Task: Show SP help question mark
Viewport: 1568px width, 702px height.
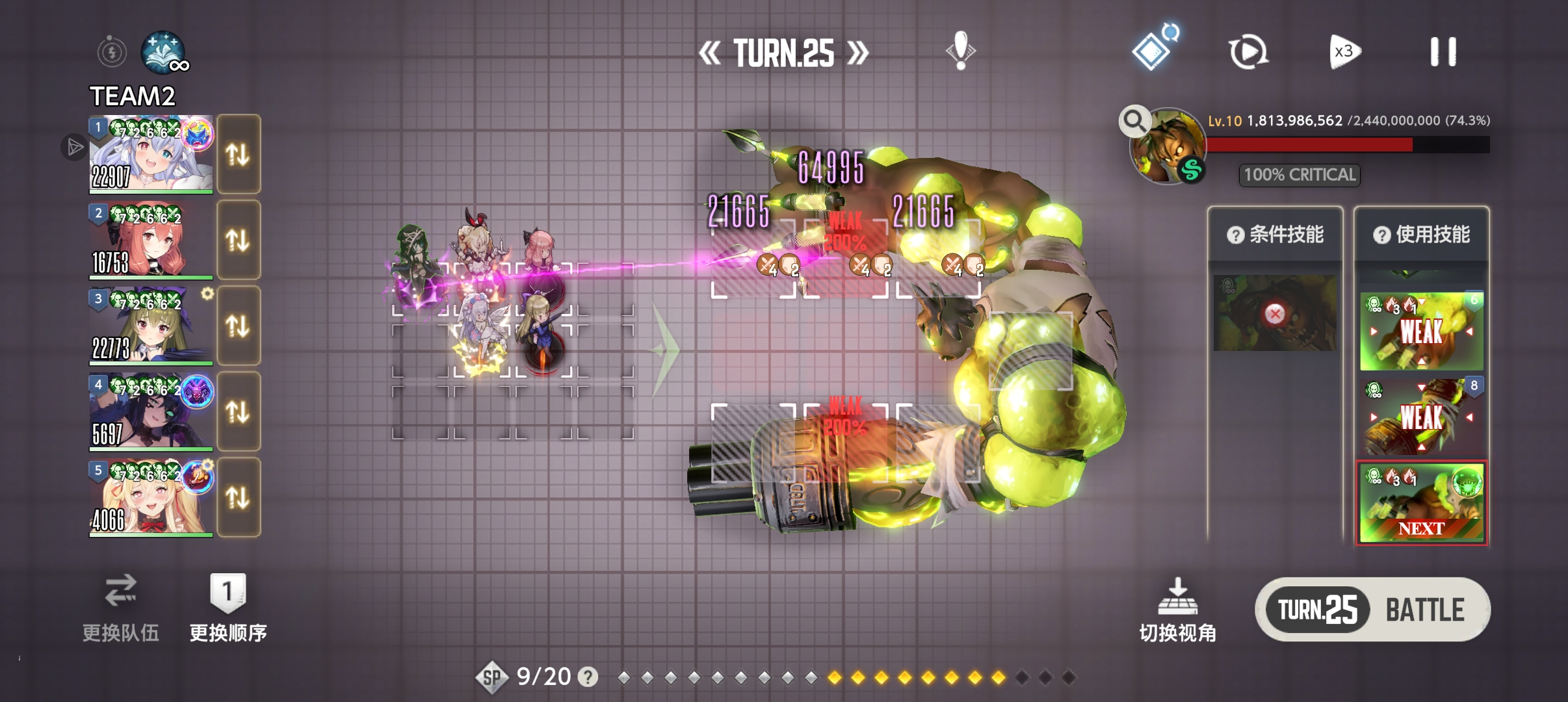Action: [588, 677]
